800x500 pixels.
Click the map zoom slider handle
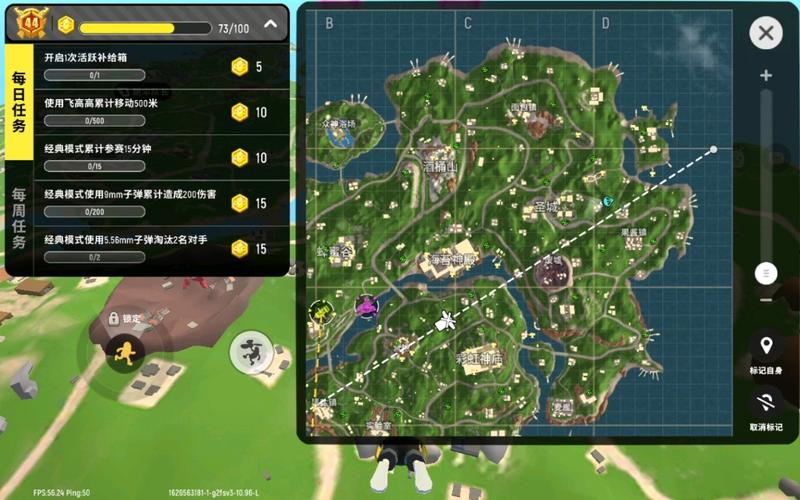(766, 272)
